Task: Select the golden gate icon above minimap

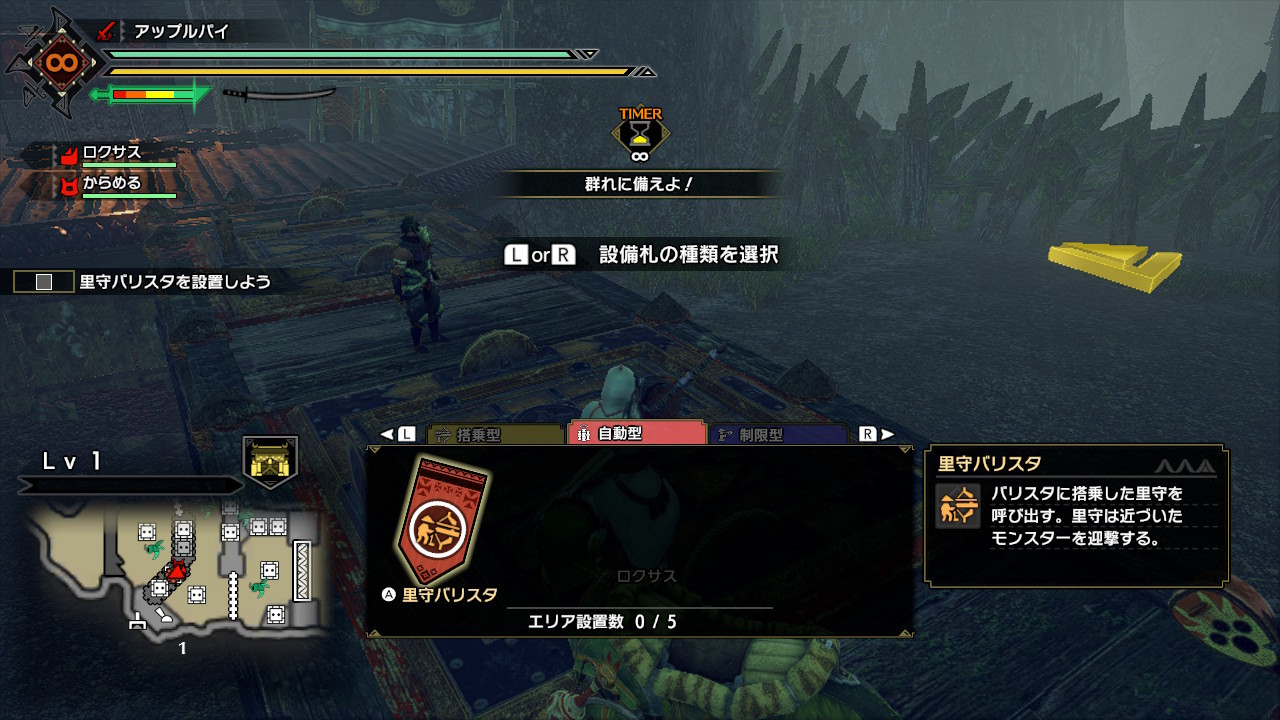Action: coord(270,461)
